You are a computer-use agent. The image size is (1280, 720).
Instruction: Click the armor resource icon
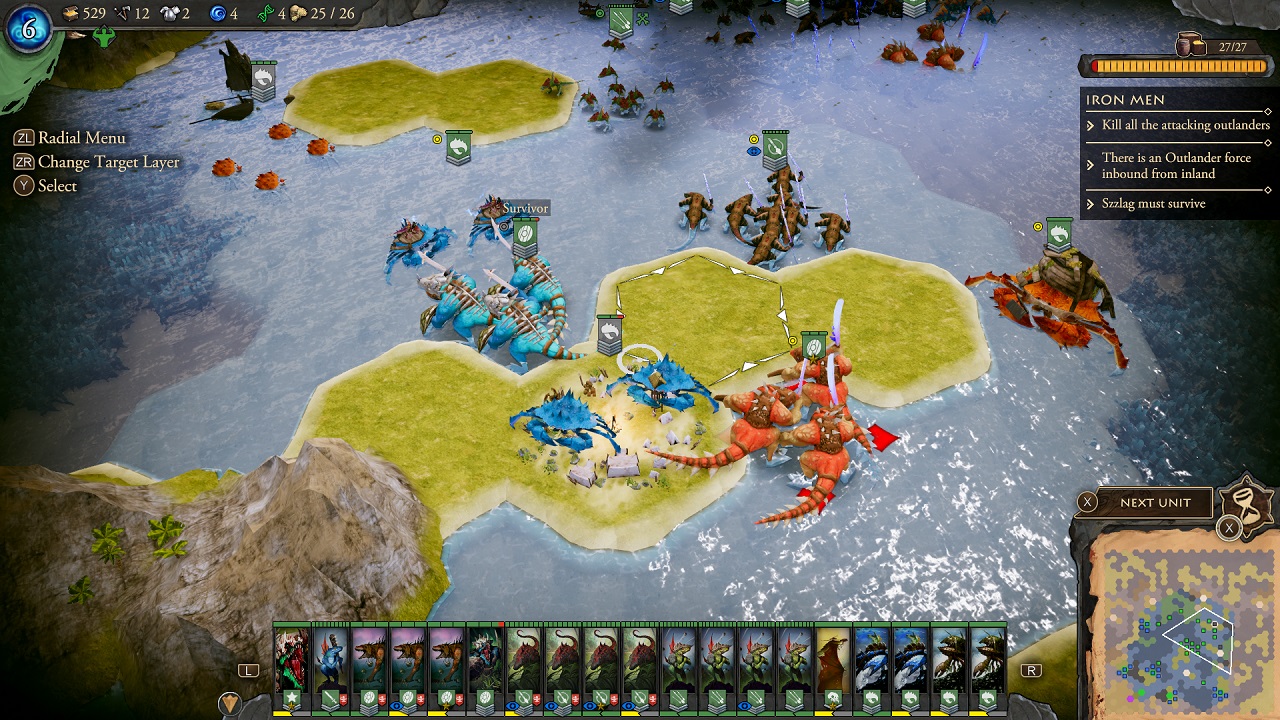tap(171, 13)
